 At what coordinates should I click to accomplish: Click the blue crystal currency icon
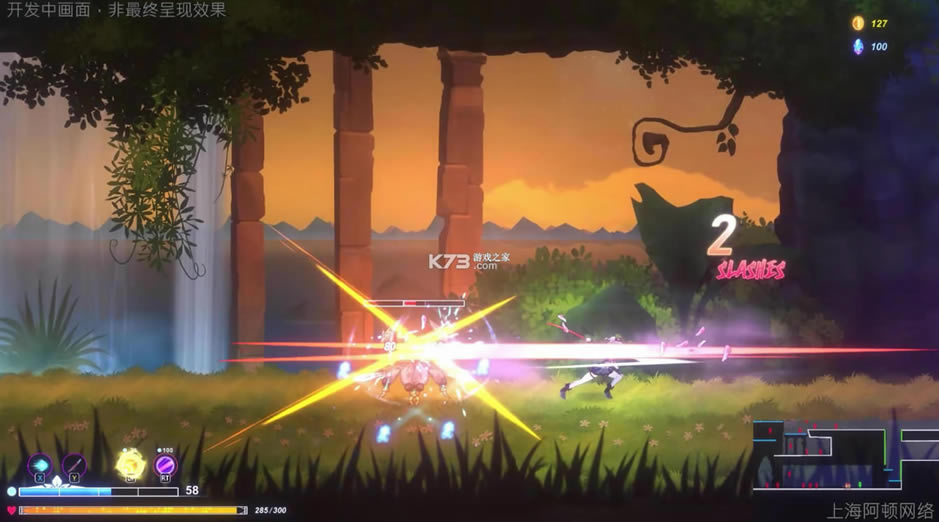(x=857, y=46)
